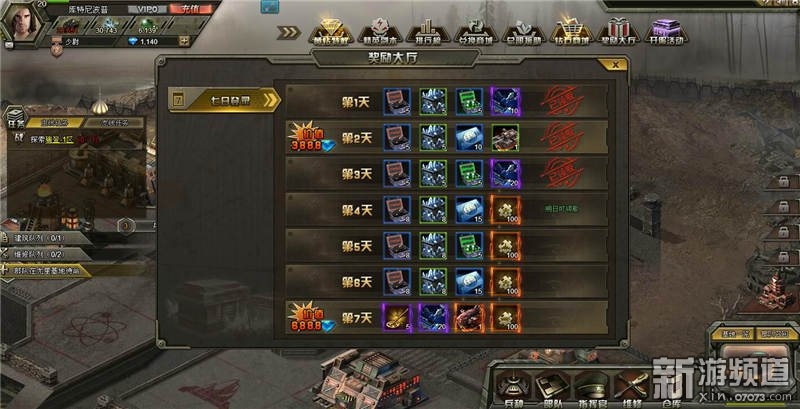The image size is (800, 409).
Task: Click the VIP0 badge
Action: [x=146, y=7]
